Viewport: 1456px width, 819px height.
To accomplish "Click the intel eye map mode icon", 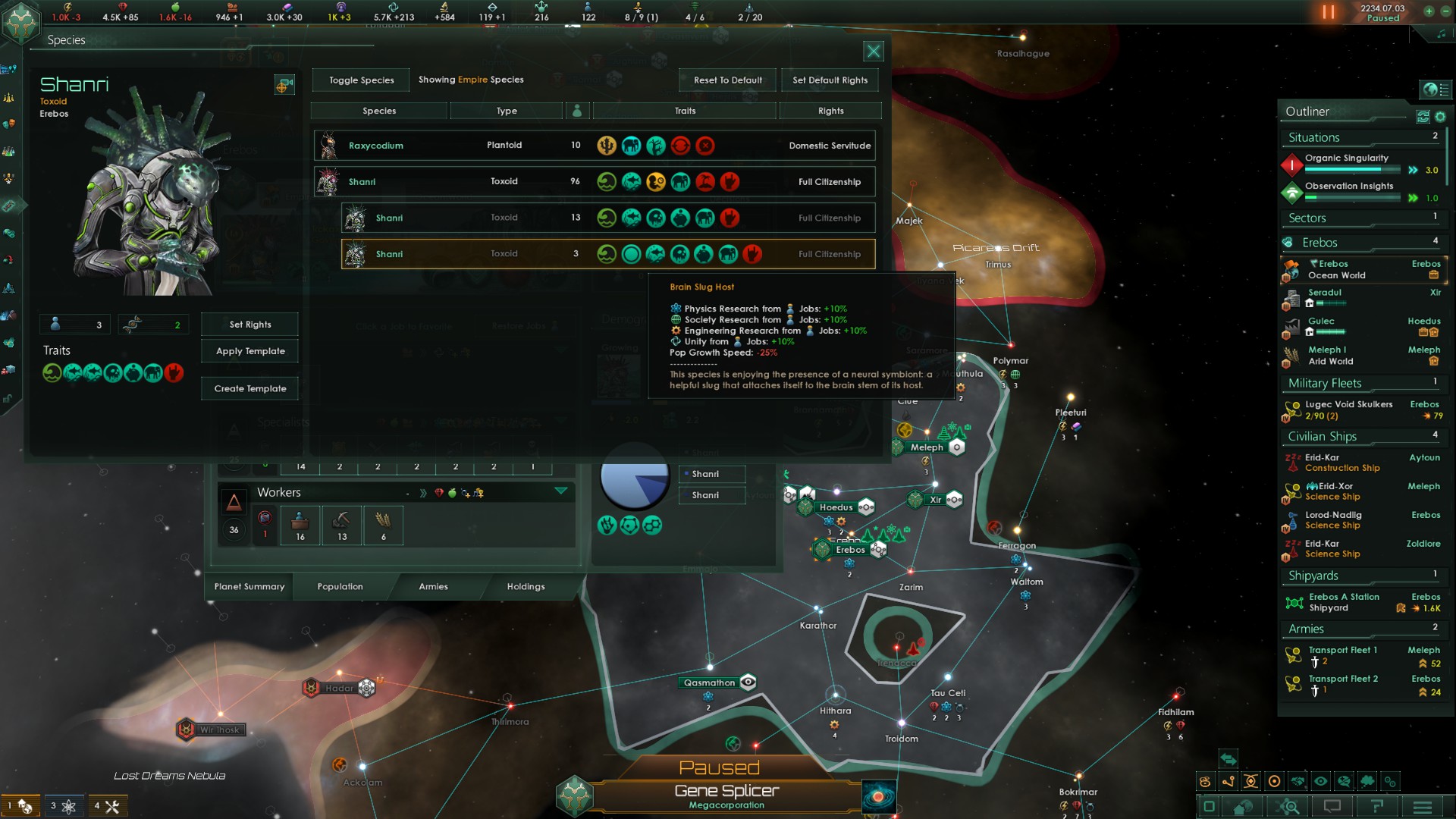I will (x=1320, y=782).
